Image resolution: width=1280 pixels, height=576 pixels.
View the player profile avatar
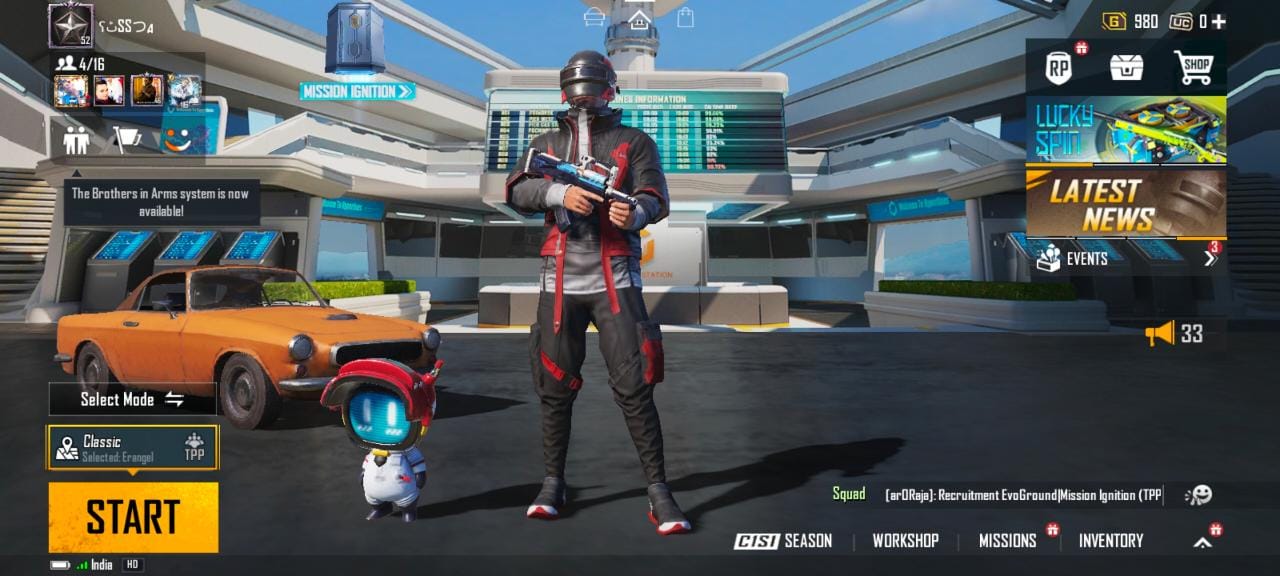point(70,25)
